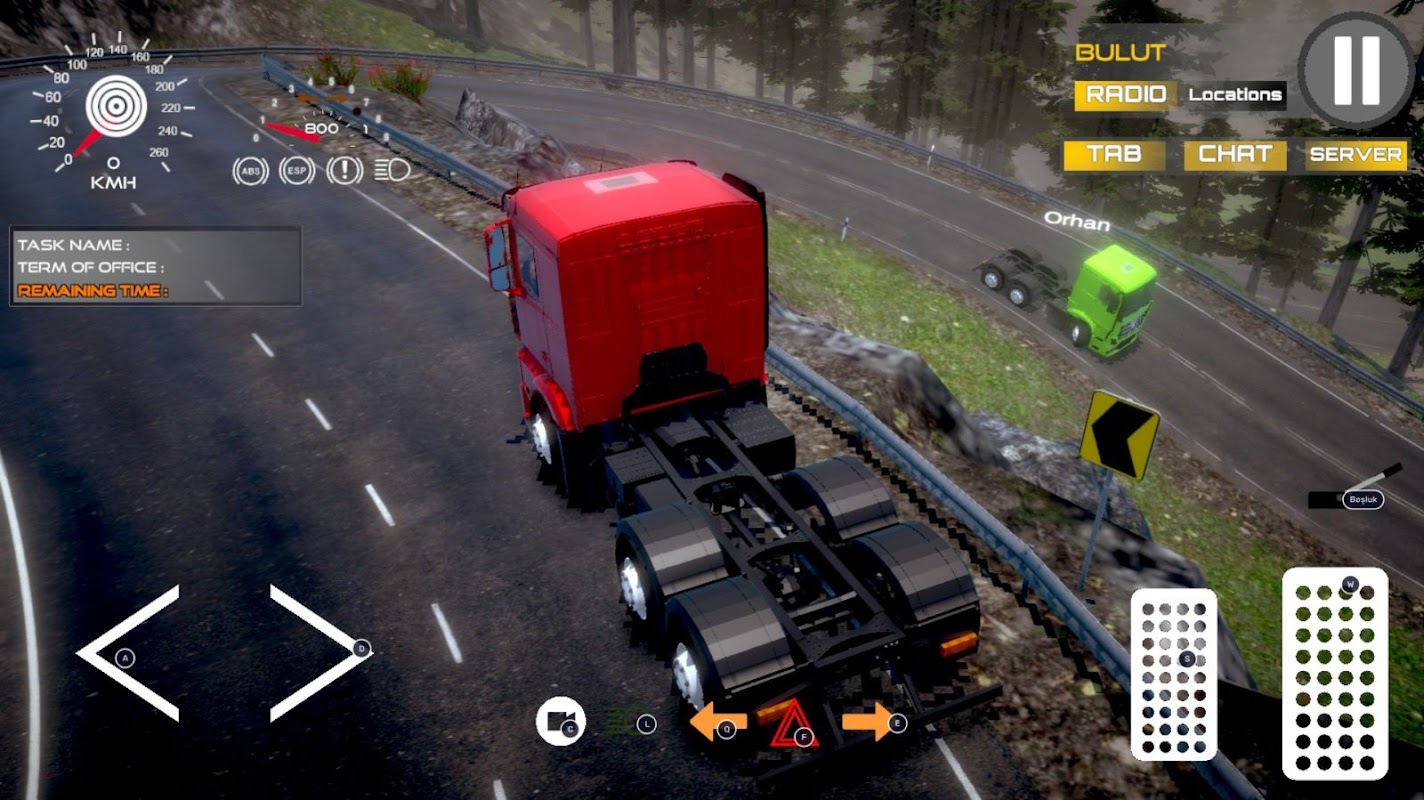This screenshot has width=1424, height=800.
Task: Toggle the ESP indicator
Action: pyautogui.click(x=297, y=171)
